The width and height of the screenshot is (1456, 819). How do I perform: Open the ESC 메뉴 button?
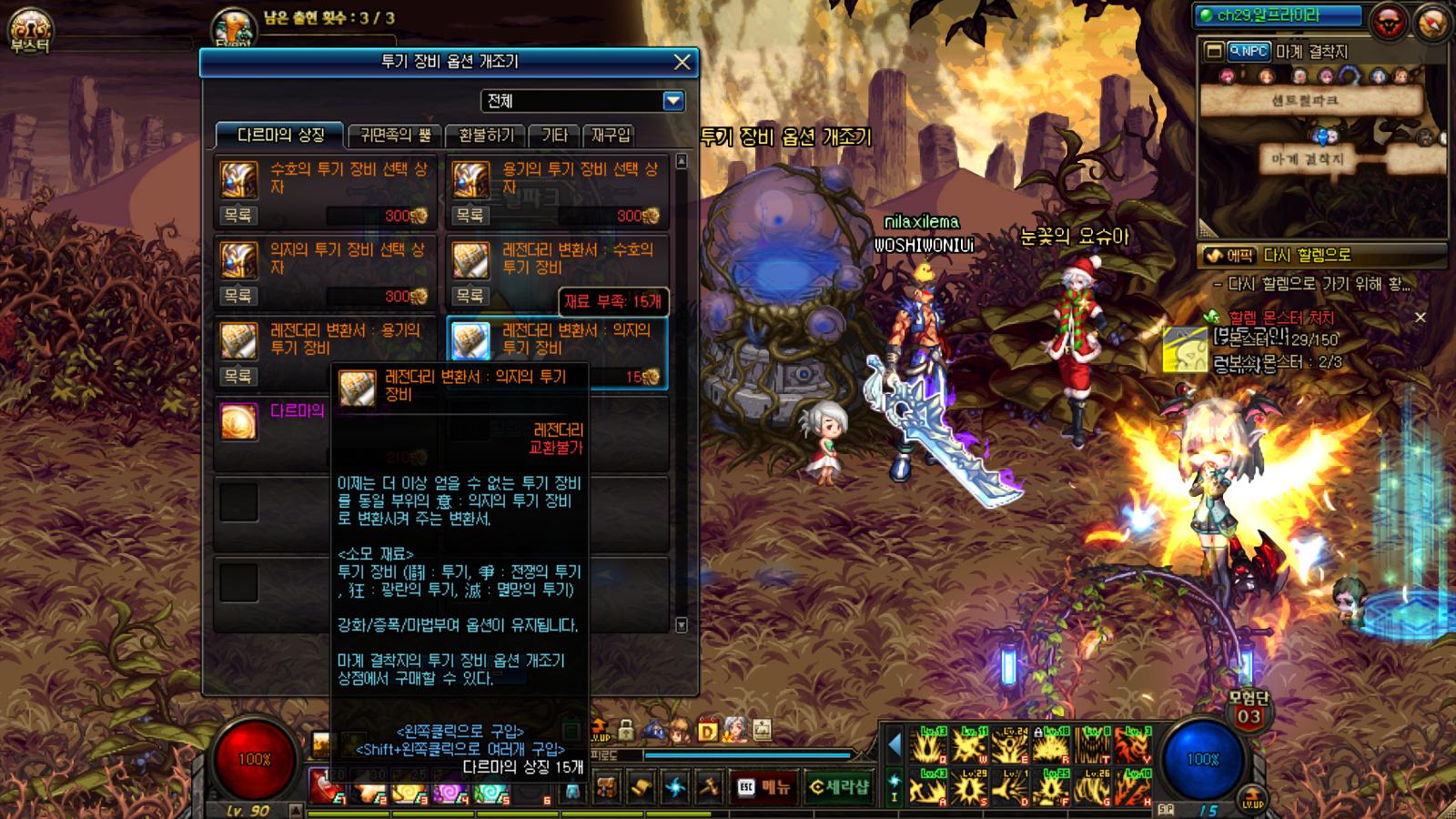coord(764,787)
